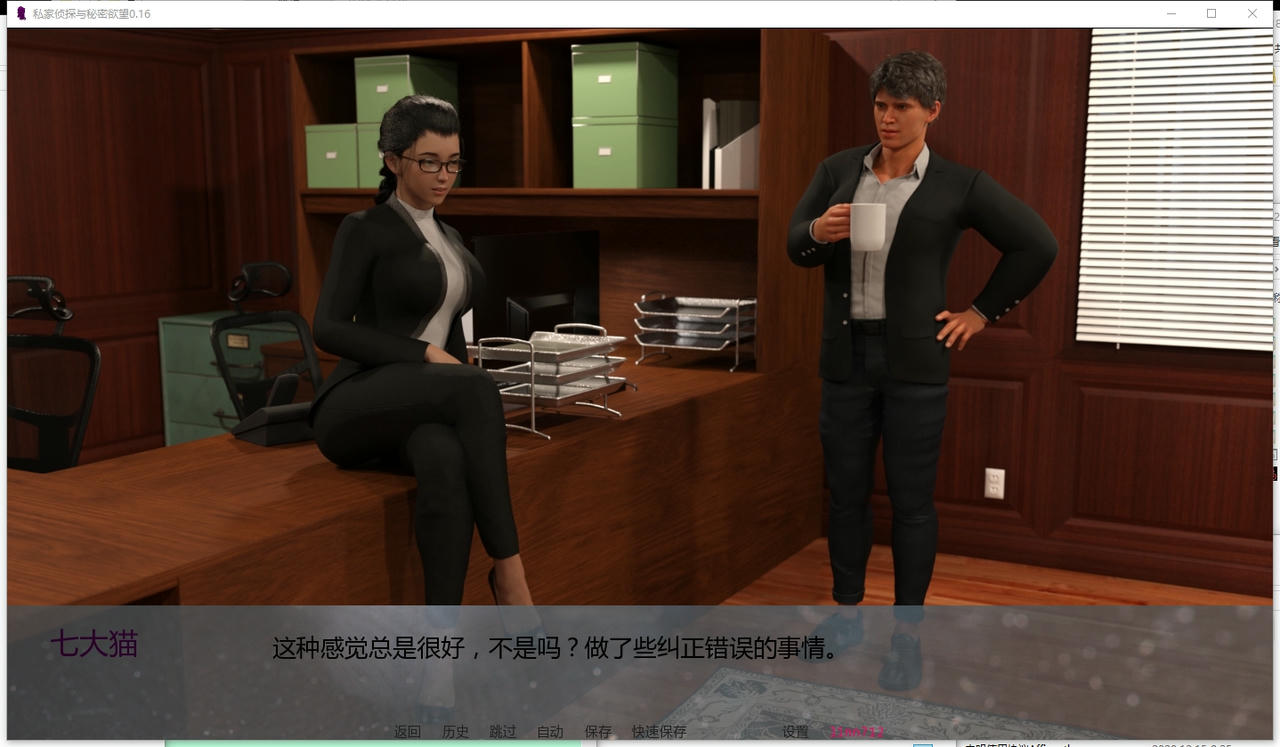The width and height of the screenshot is (1280, 747).
Task: Perform a 快速保存 quick save
Action: coord(658,731)
